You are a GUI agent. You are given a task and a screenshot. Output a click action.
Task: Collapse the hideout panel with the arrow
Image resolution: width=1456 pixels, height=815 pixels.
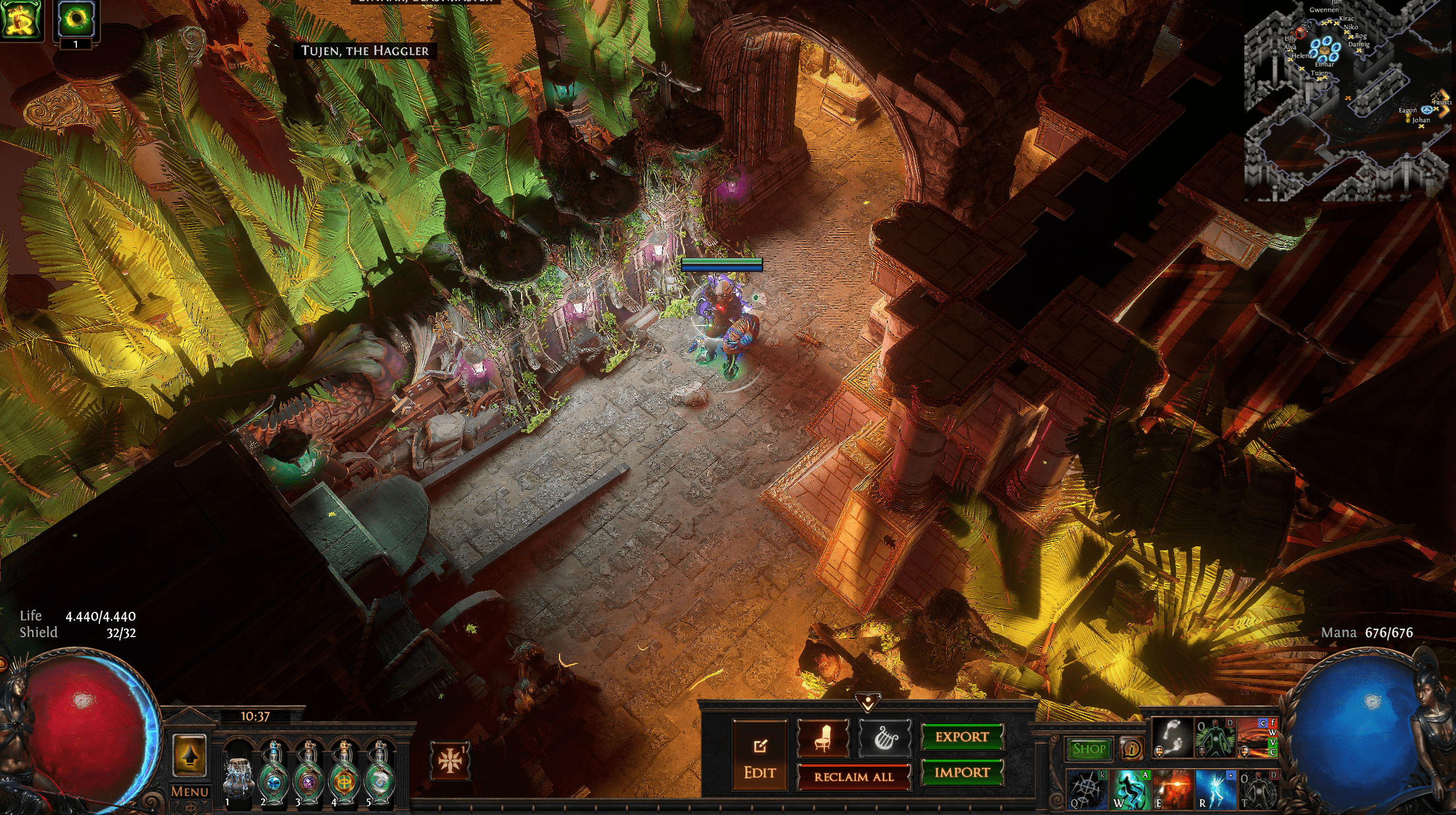(867, 701)
